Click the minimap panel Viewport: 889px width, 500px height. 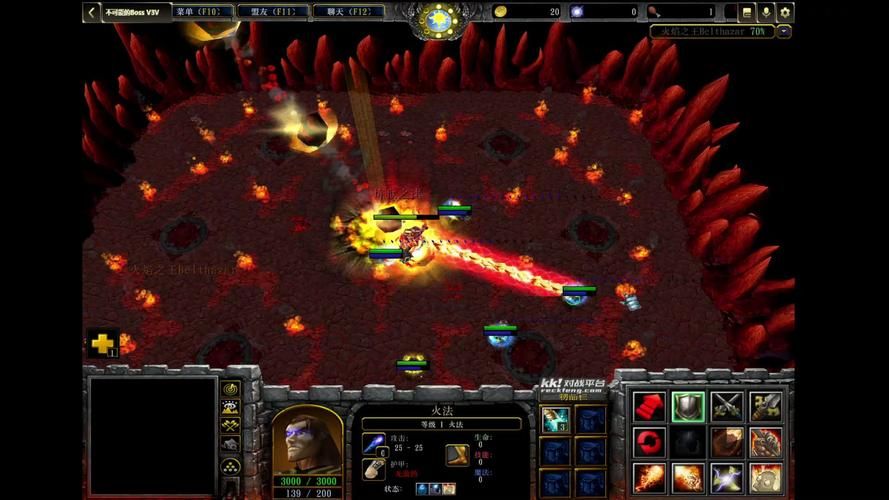153,435
